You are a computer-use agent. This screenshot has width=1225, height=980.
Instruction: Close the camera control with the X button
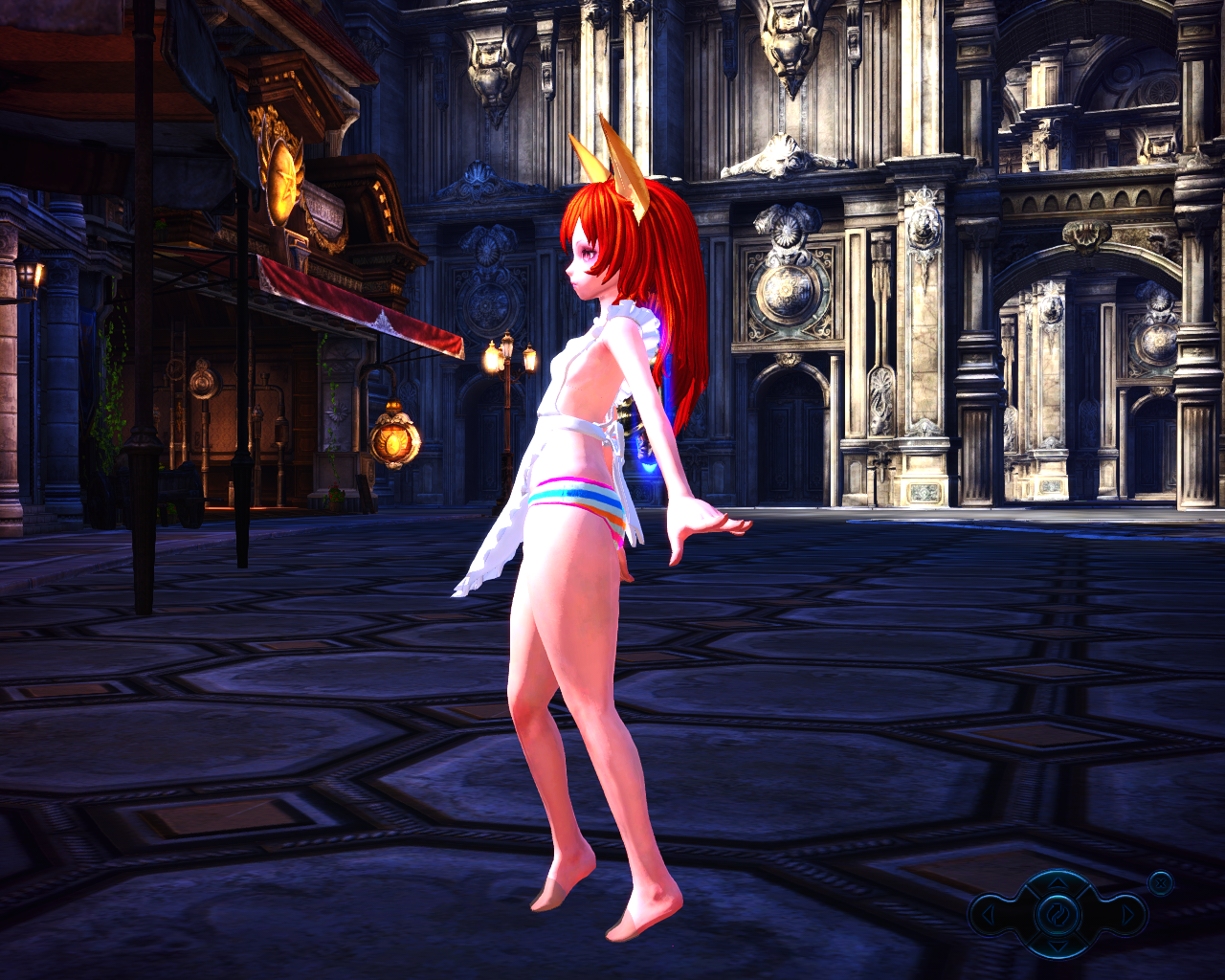(x=1161, y=882)
